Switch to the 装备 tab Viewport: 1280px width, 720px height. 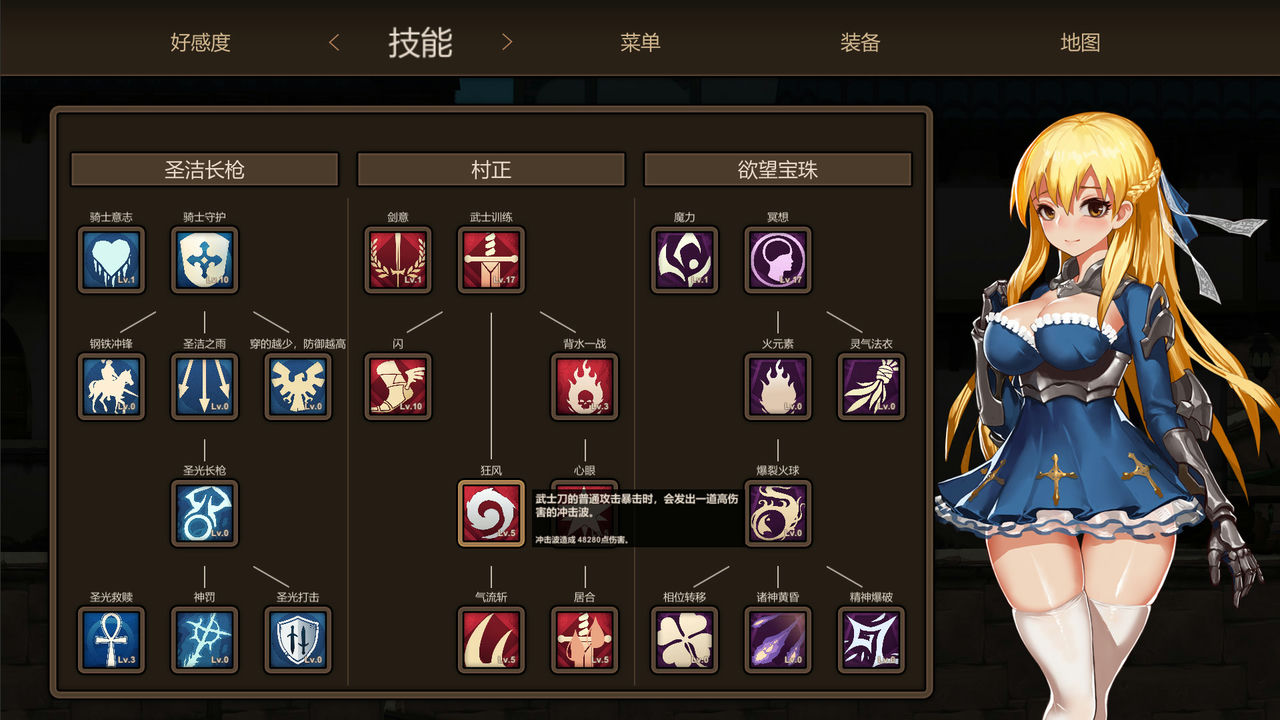[x=862, y=42]
